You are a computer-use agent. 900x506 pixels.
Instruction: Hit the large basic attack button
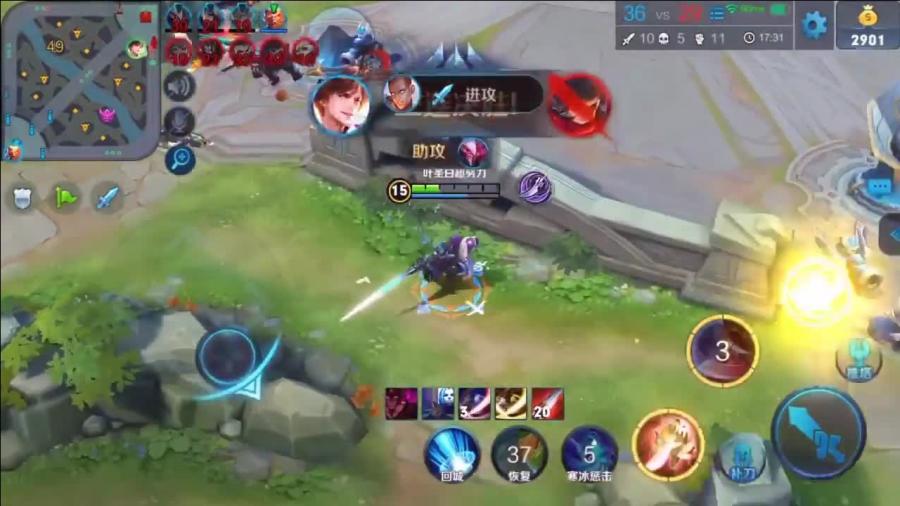819,433
